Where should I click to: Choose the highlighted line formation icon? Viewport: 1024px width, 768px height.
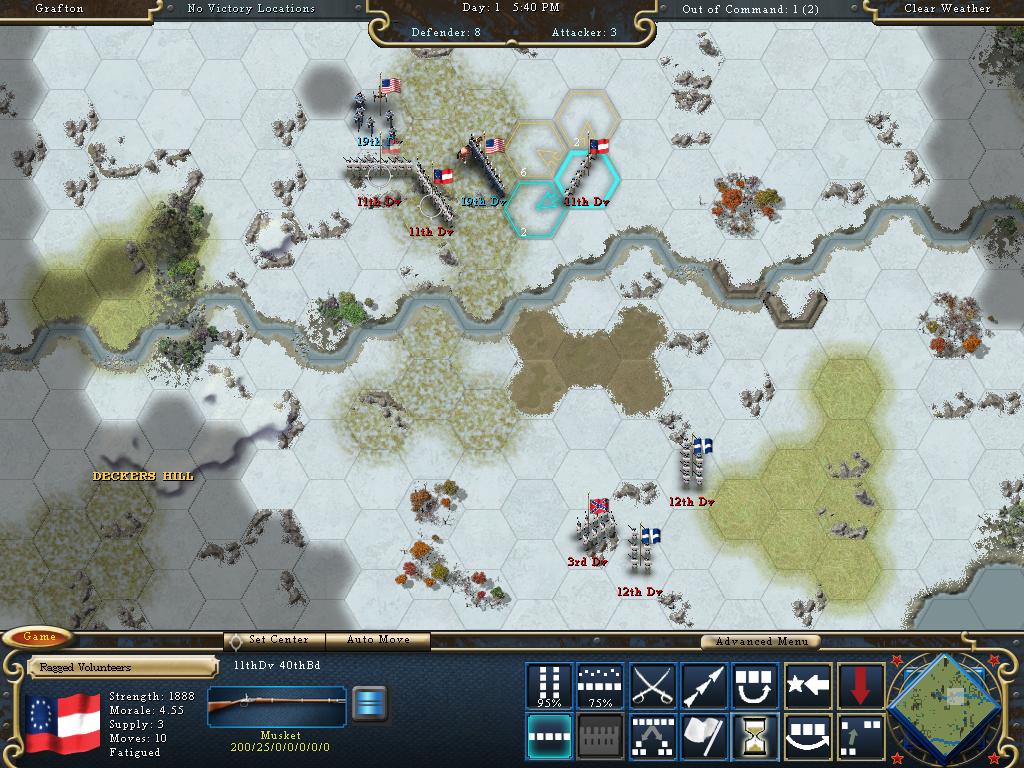(549, 736)
